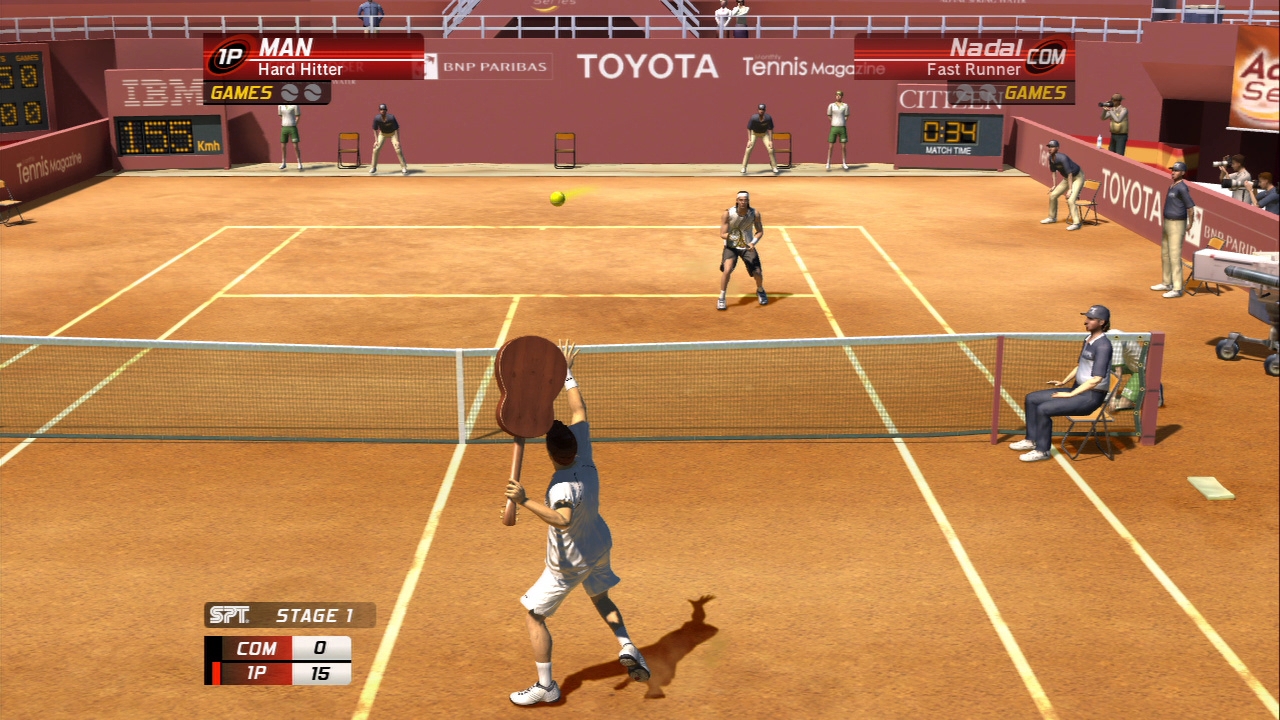The height and width of the screenshot is (720, 1280).
Task: Click the 1P player badge icon
Action: (229, 57)
